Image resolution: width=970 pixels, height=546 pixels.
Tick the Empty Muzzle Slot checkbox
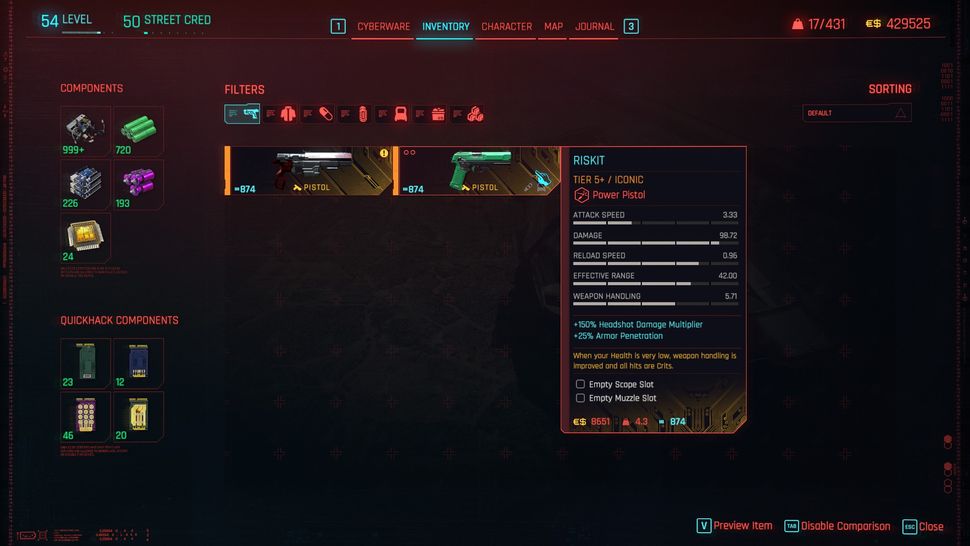[x=580, y=398]
